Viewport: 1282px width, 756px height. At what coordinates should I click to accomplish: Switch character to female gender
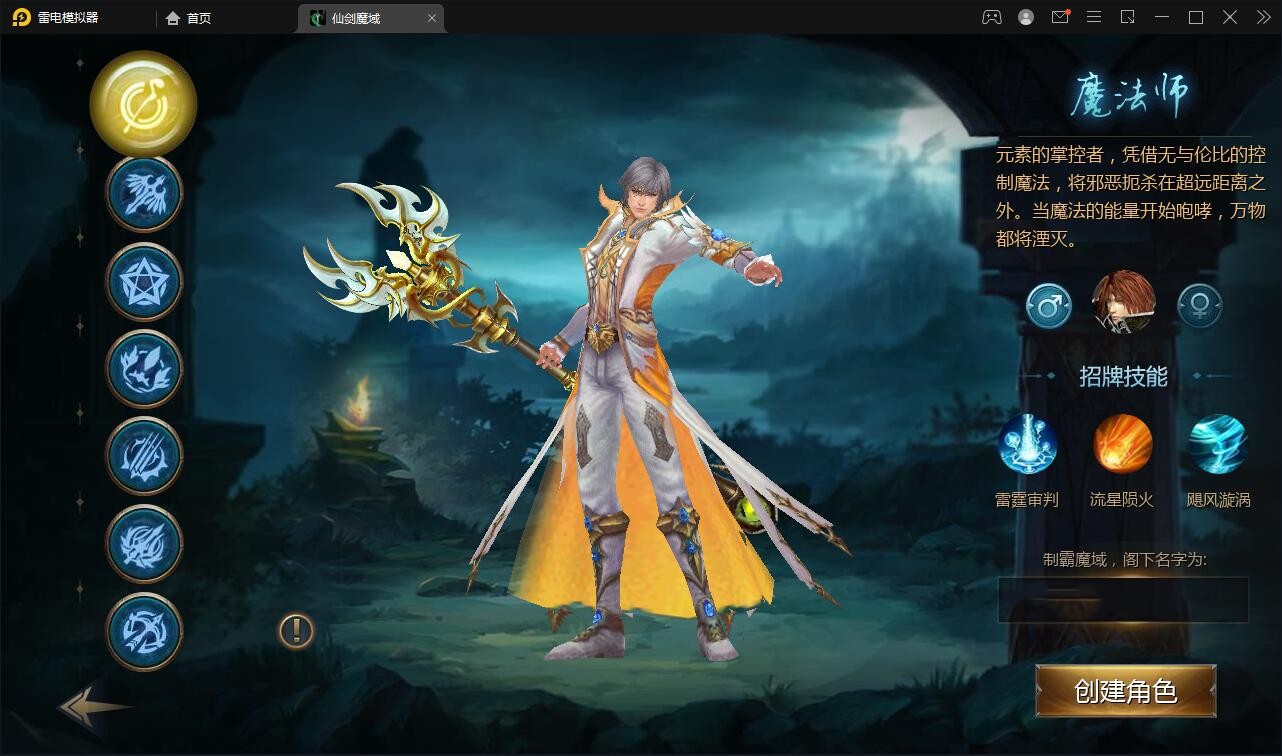click(1198, 305)
